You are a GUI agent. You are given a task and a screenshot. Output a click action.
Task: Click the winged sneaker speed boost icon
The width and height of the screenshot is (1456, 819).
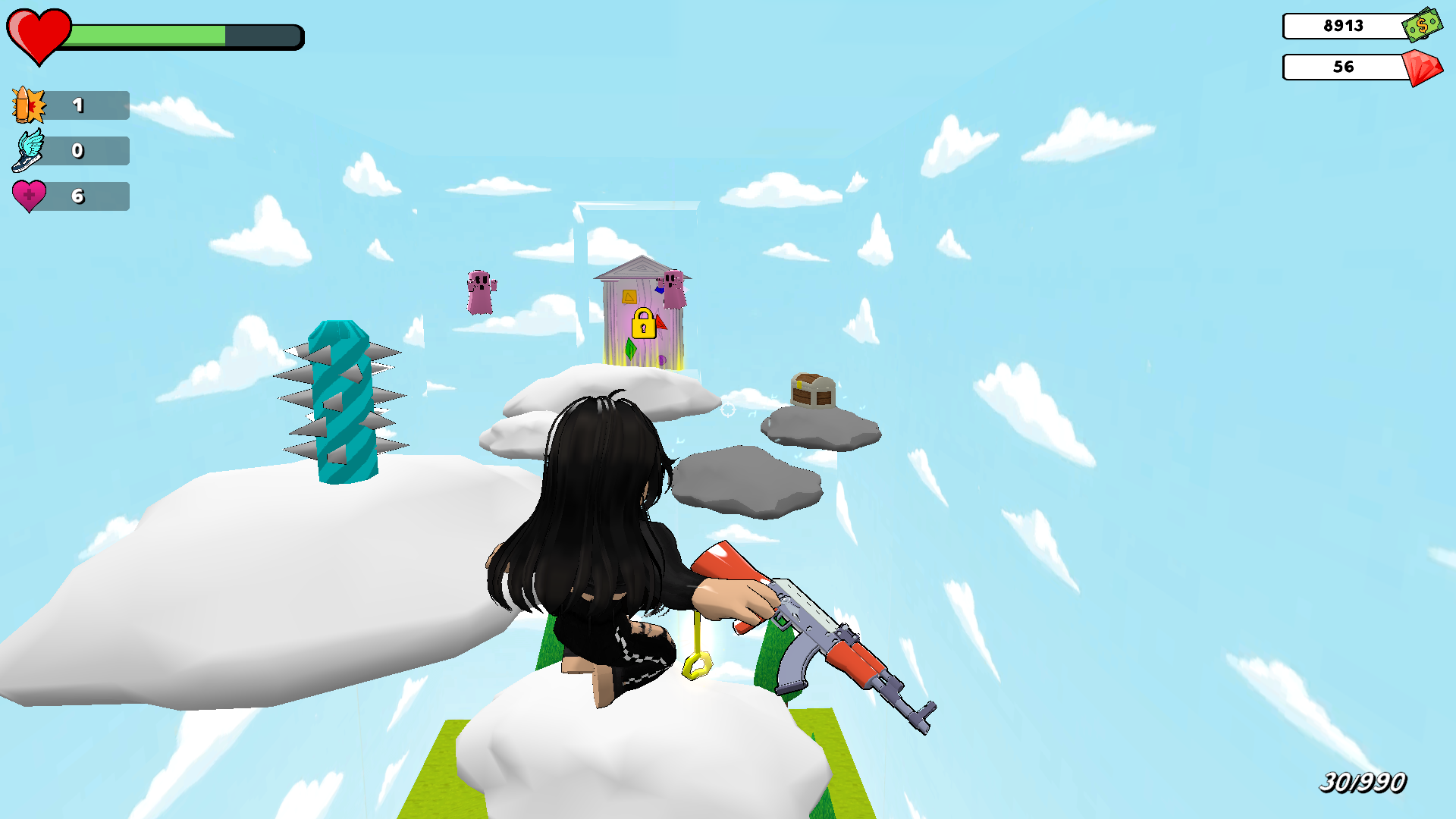[28, 151]
